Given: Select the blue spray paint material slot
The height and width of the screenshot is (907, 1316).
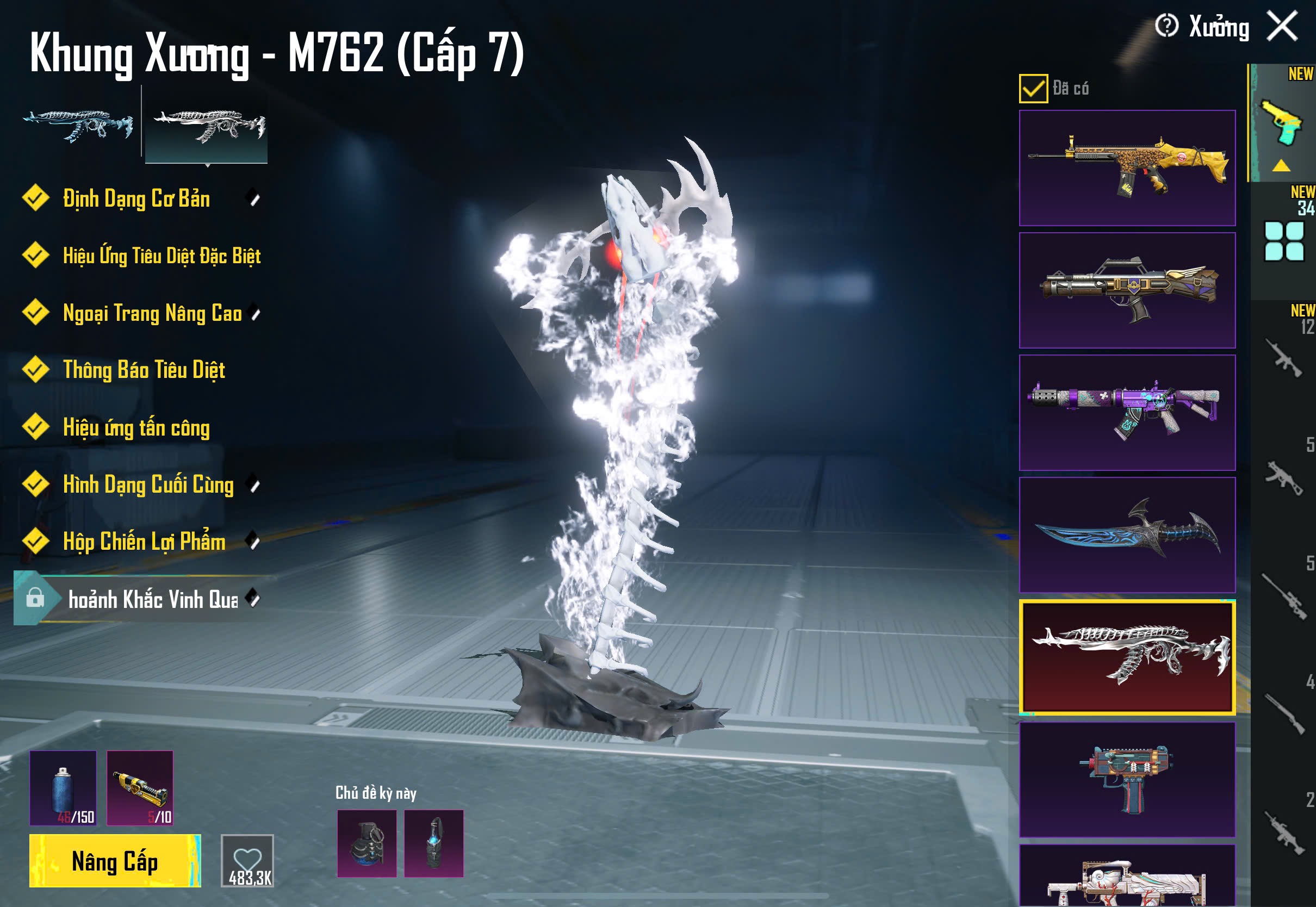Looking at the screenshot, I should pyautogui.click(x=63, y=788).
